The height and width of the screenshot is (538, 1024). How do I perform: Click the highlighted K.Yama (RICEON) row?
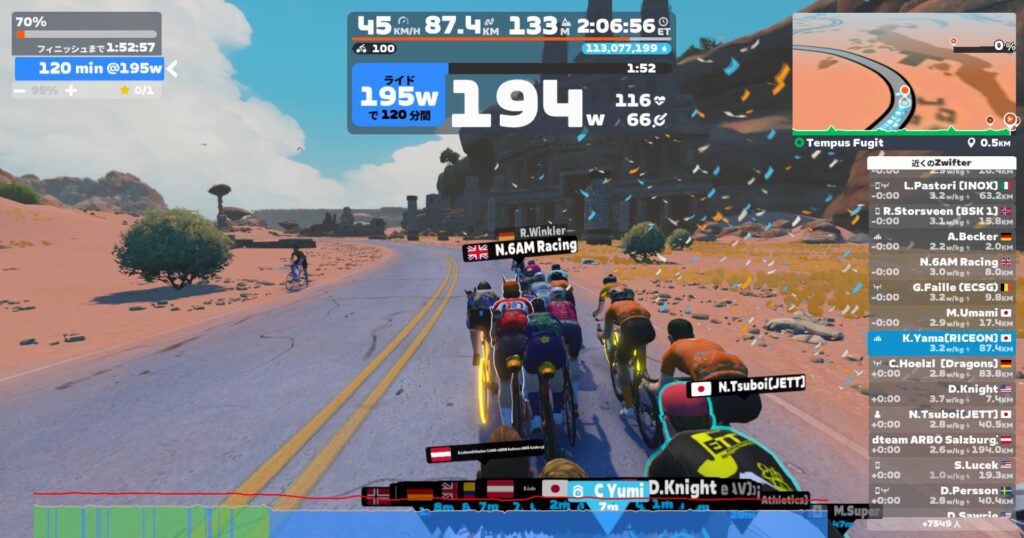[941, 344]
